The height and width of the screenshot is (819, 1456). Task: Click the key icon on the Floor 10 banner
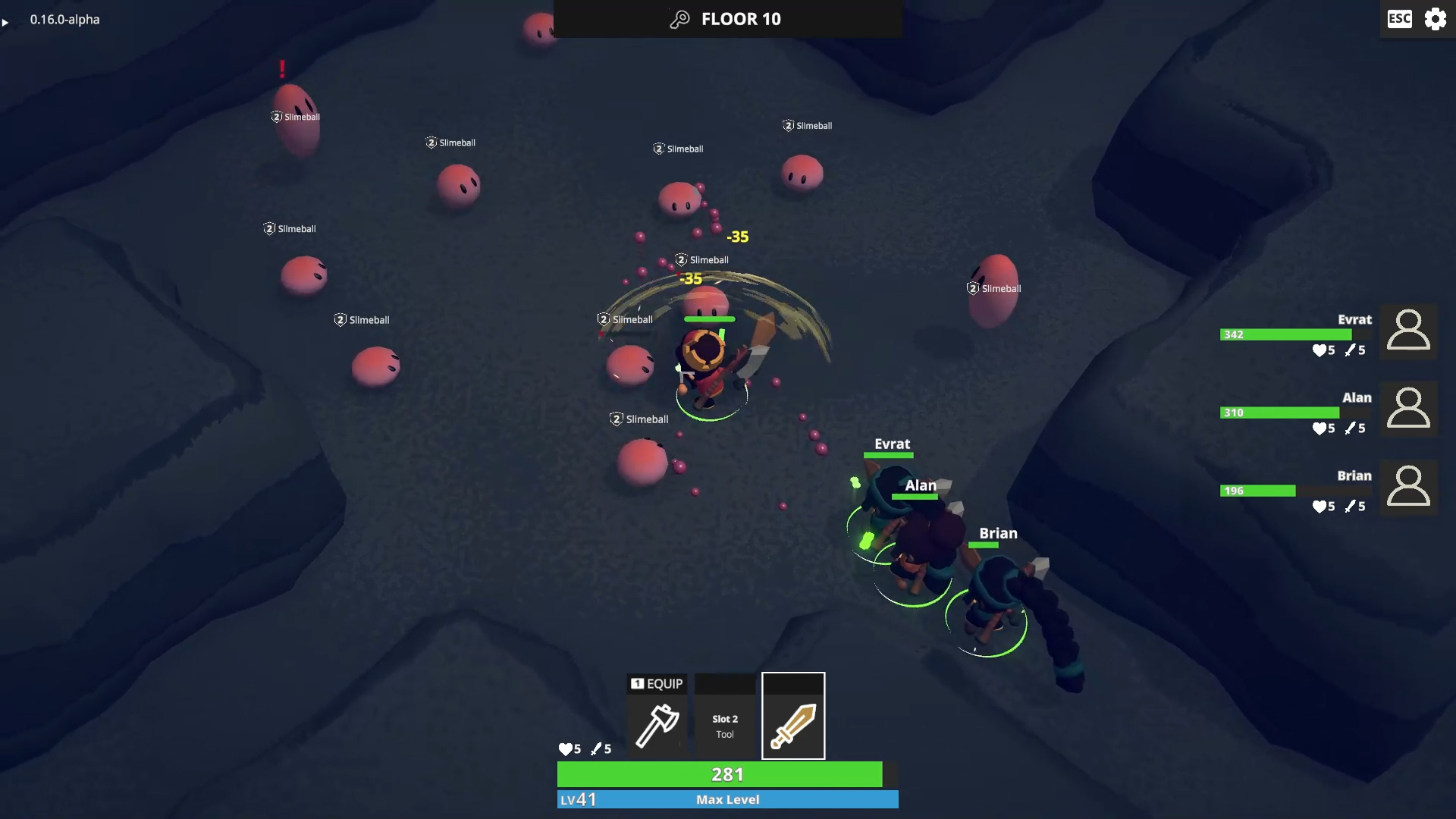(x=679, y=18)
